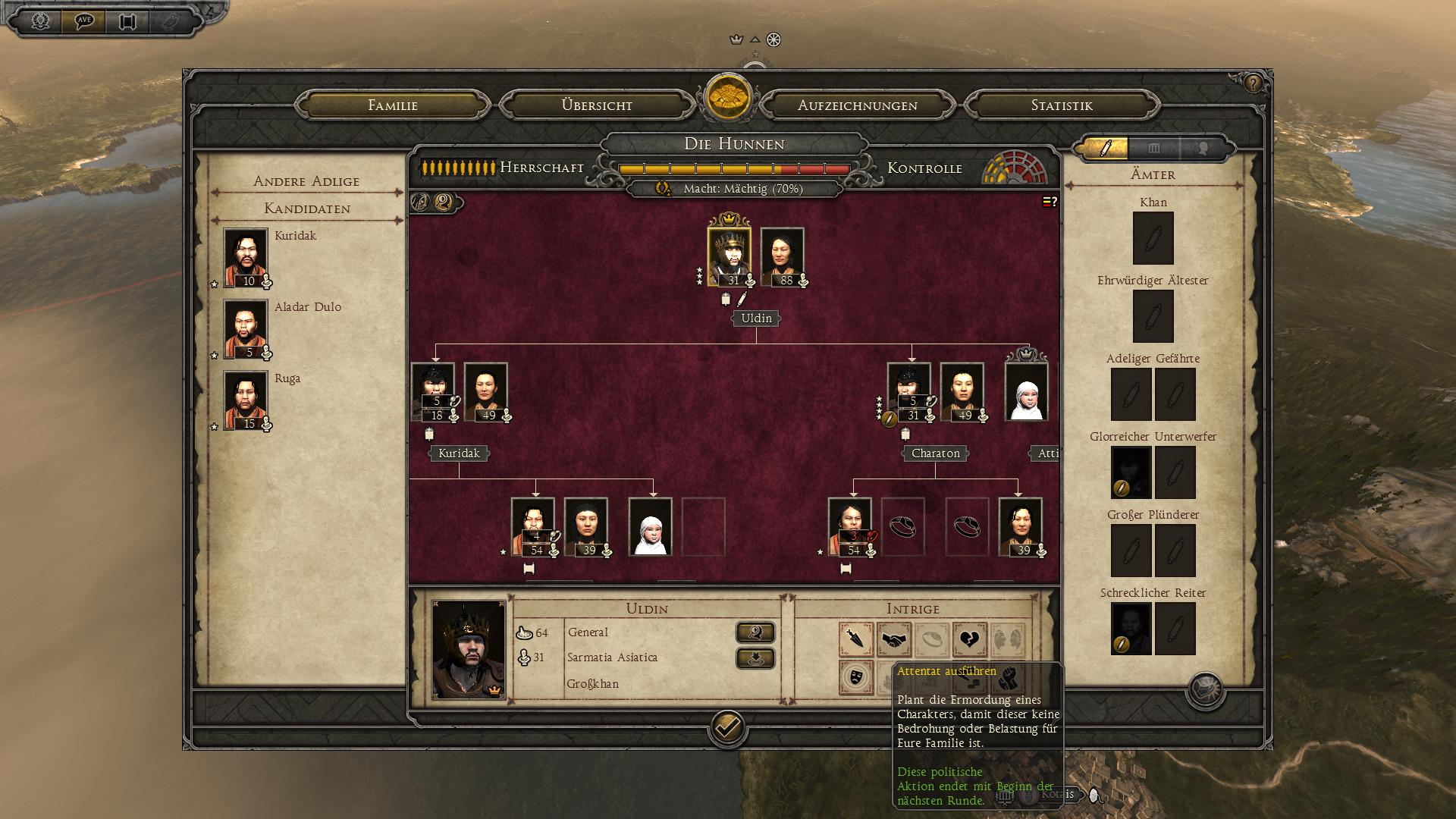
Task: Select the broken heart divorce intrigue
Action: tap(969, 640)
